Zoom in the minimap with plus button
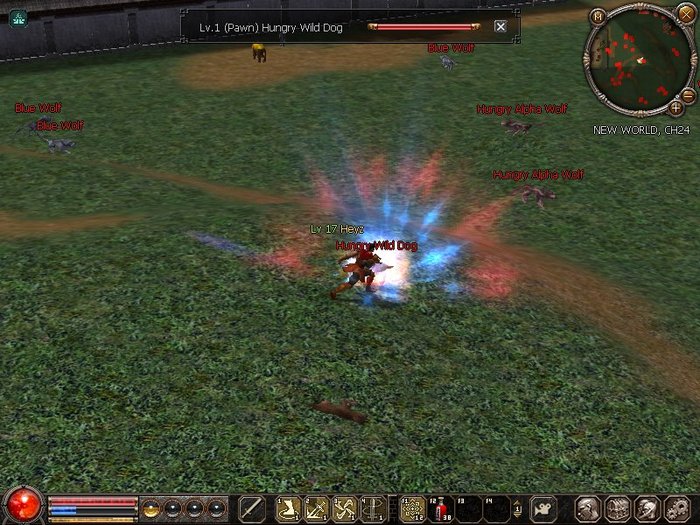This screenshot has height=525, width=700. click(675, 107)
